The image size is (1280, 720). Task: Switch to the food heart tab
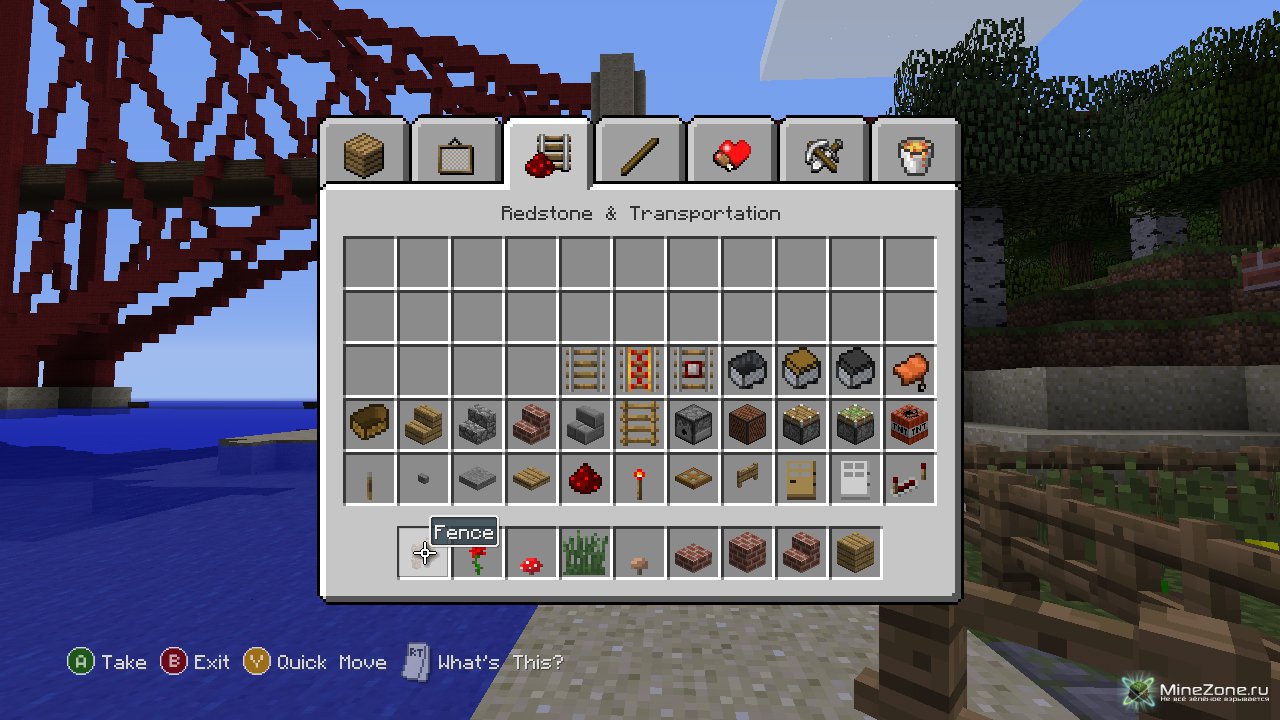click(x=732, y=154)
